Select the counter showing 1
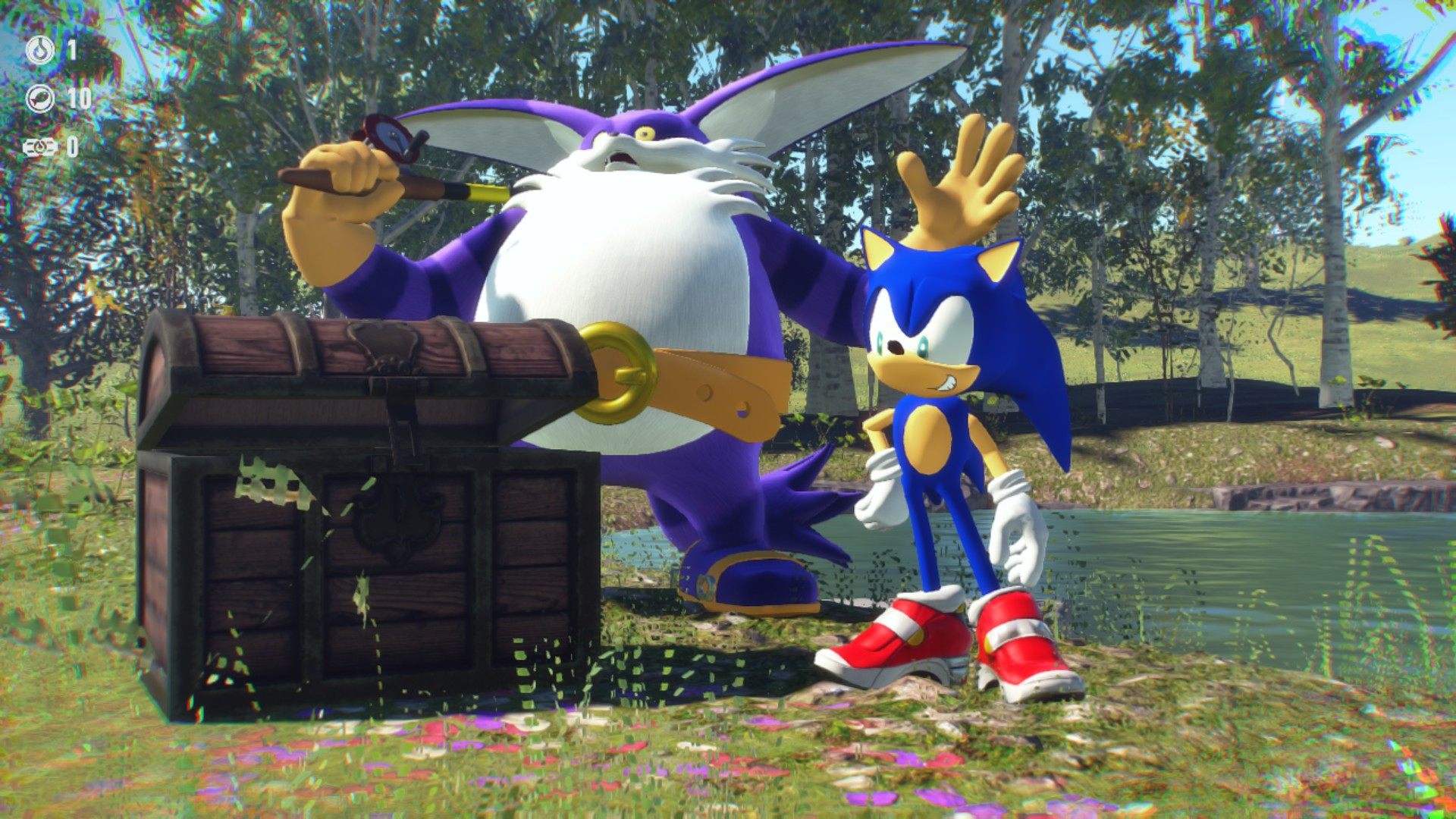1456x819 pixels. (x=71, y=50)
